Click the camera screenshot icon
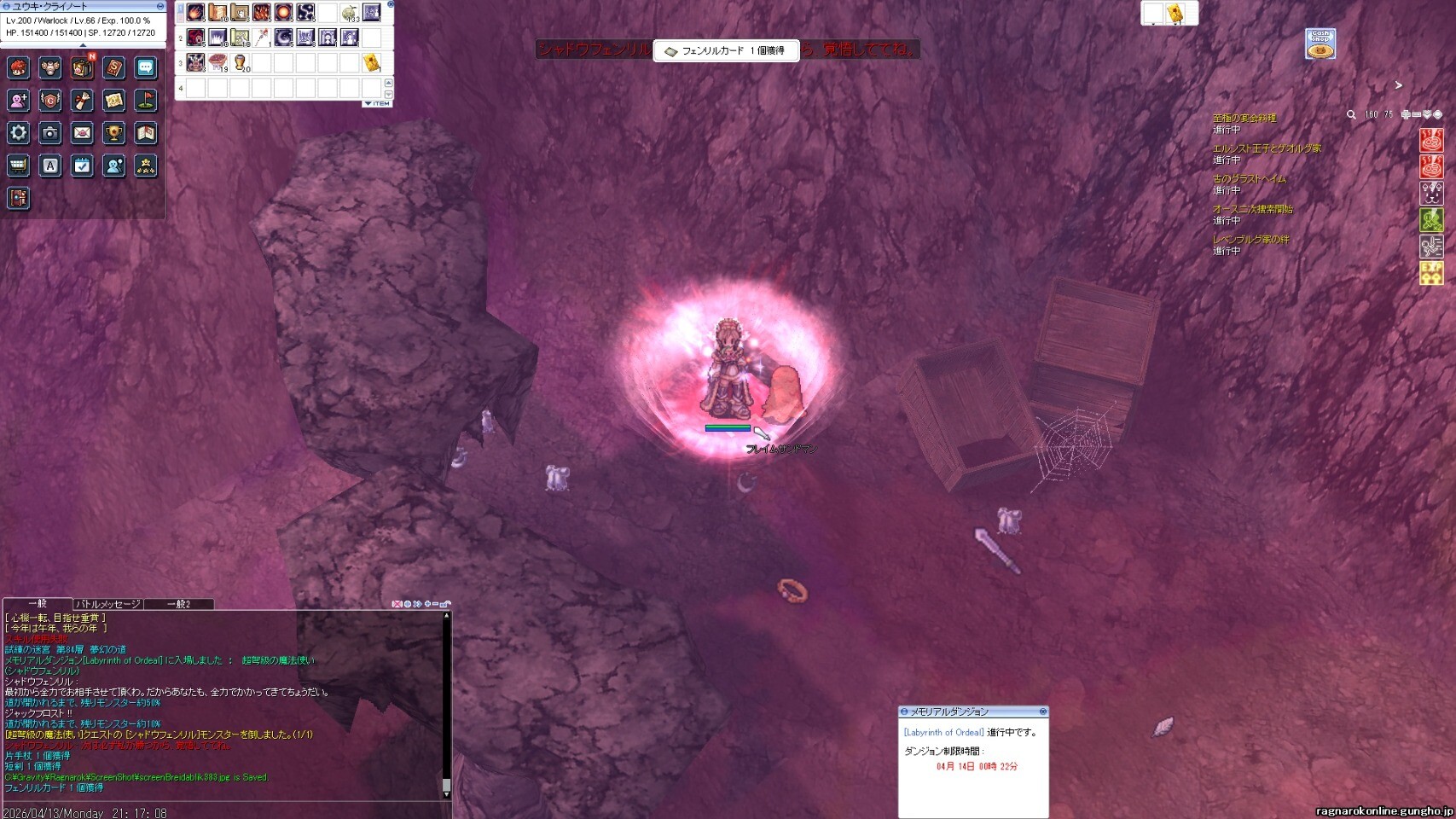The height and width of the screenshot is (819, 1456). [x=50, y=133]
